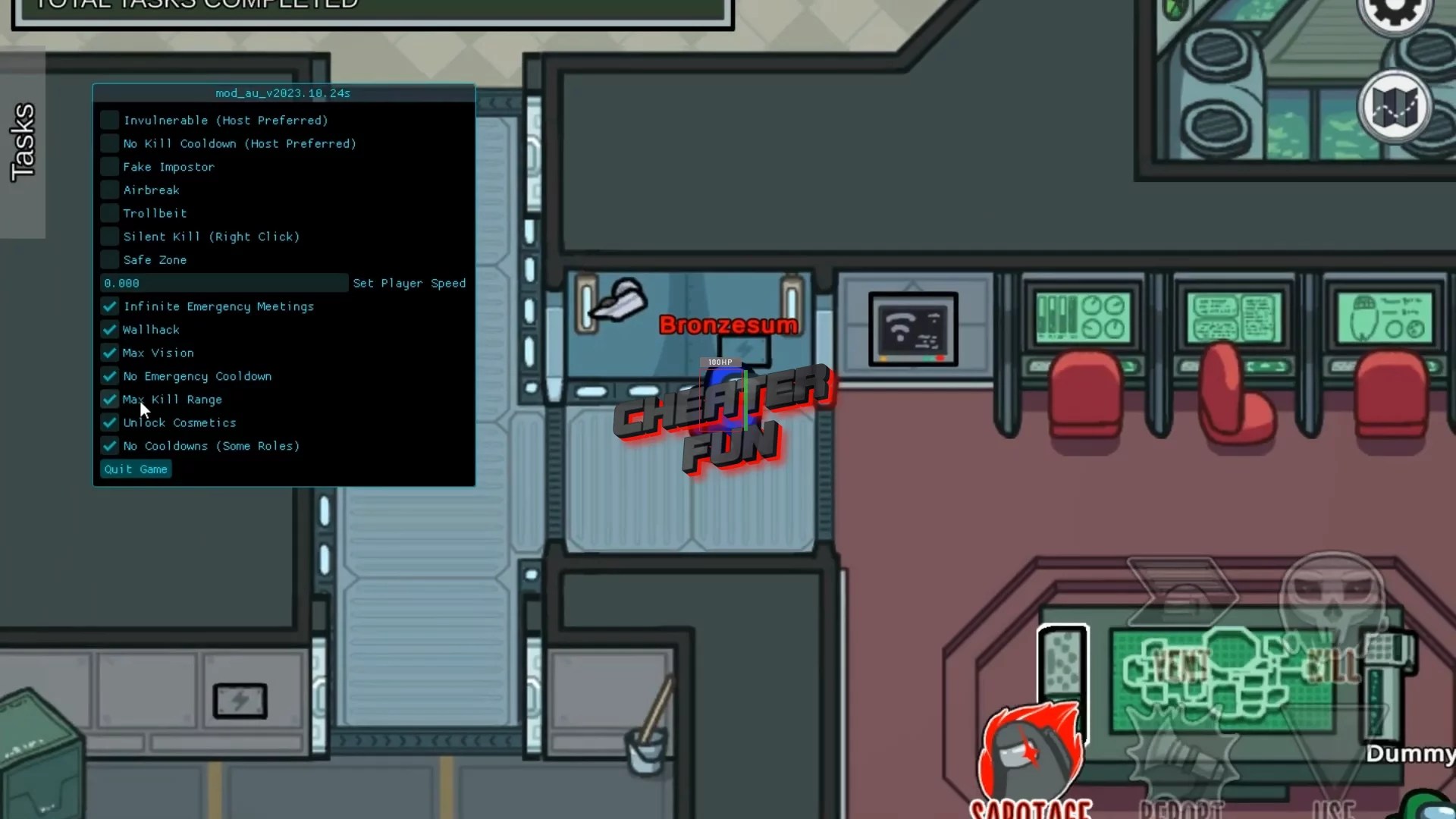Enable the Airbreak cheat

click(109, 190)
